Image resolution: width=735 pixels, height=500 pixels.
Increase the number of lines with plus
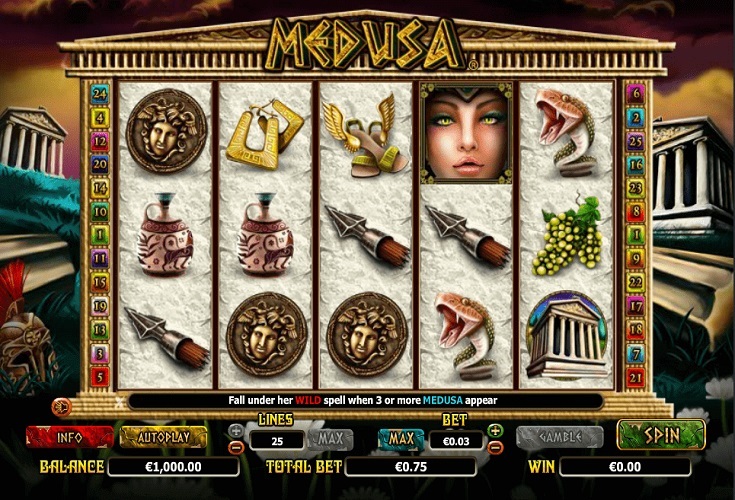[x=236, y=431]
